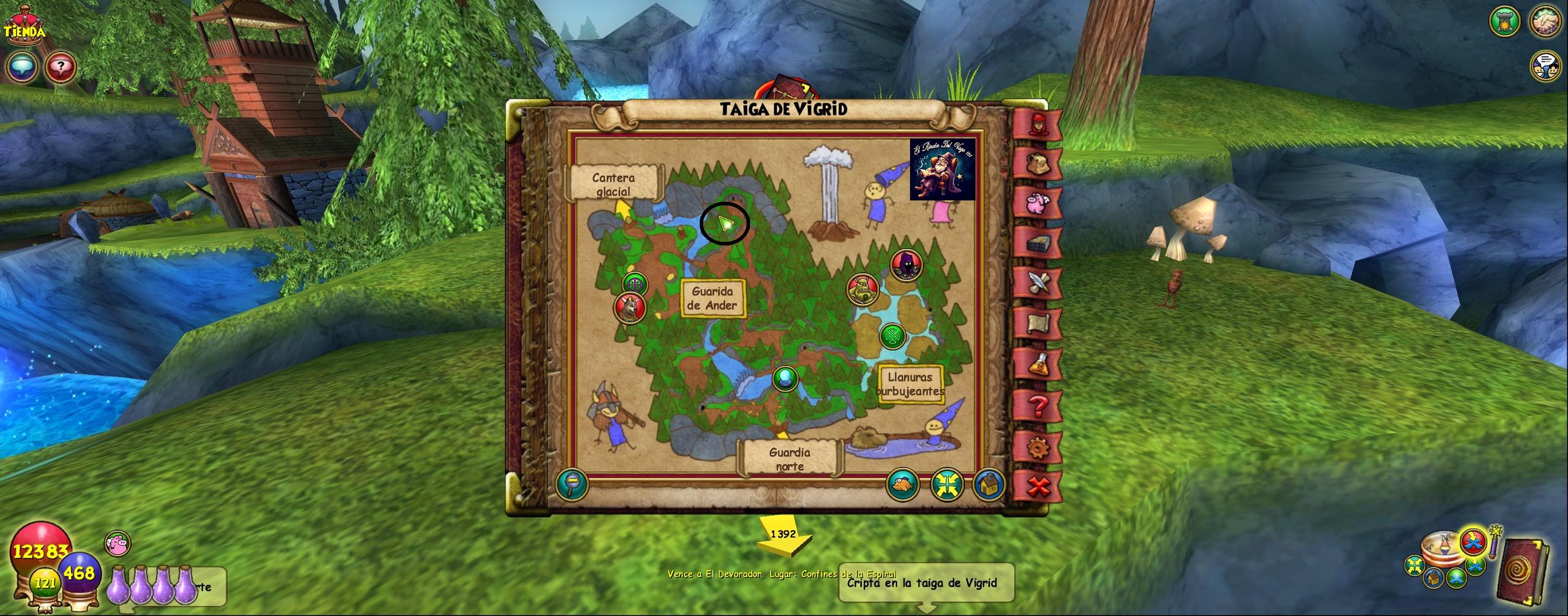Select the Guardia norte map exit
Viewport: 1568px width, 616px height.
coord(790,458)
